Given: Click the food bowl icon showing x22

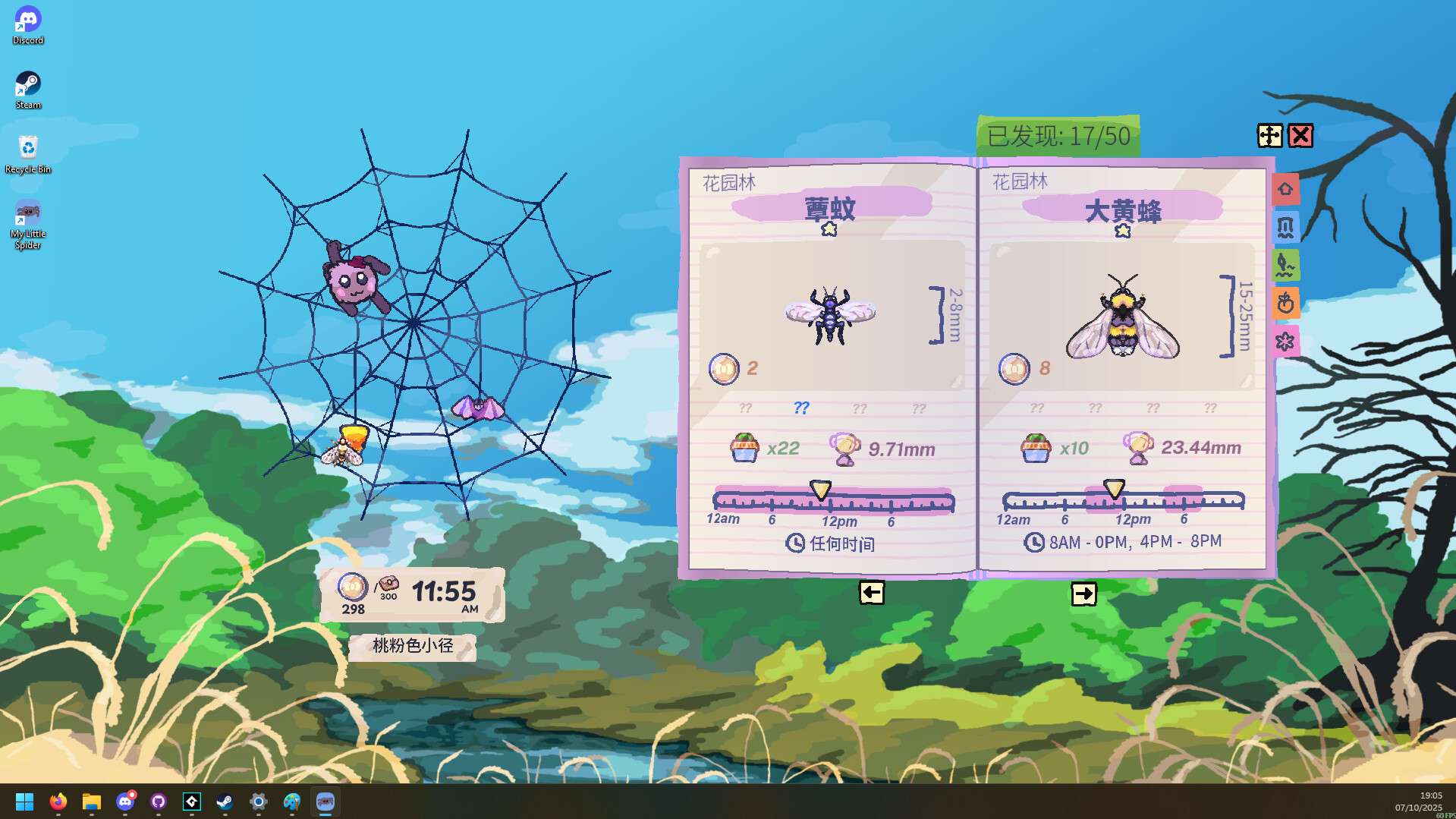Looking at the screenshot, I should click(x=746, y=447).
